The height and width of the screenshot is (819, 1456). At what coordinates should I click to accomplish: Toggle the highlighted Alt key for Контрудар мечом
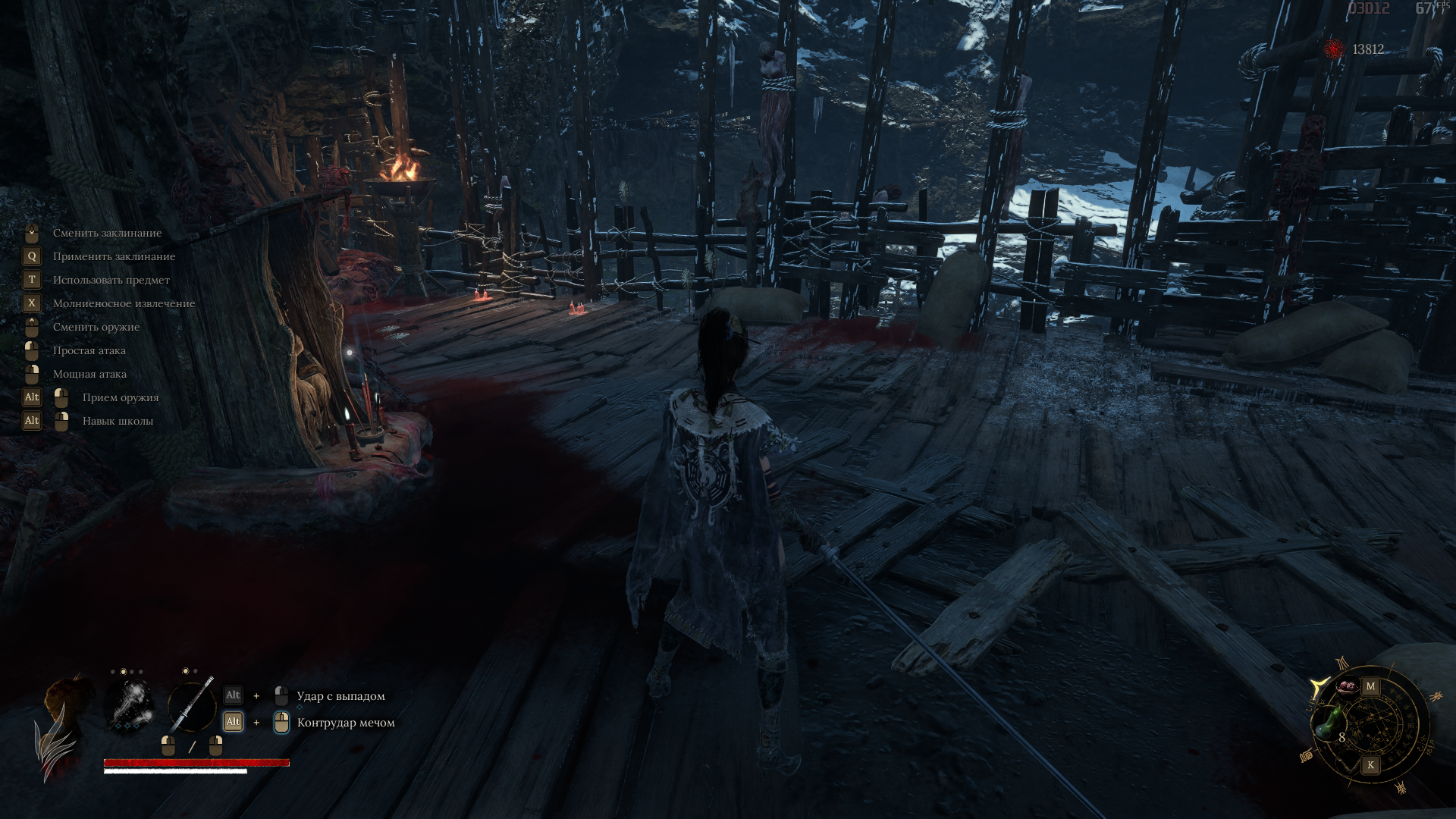tap(233, 721)
